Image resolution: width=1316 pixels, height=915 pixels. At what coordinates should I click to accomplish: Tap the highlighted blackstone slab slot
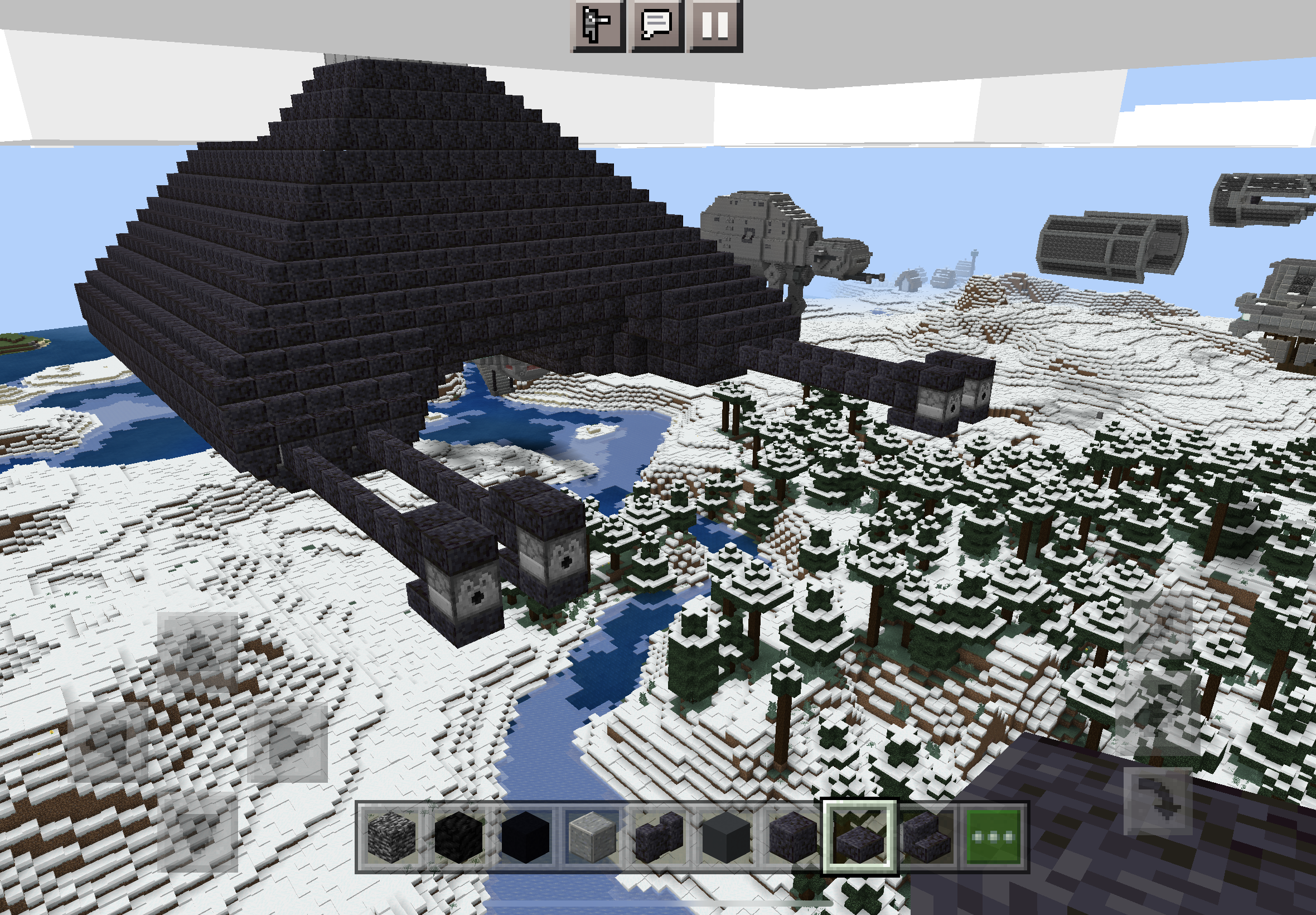point(859,837)
